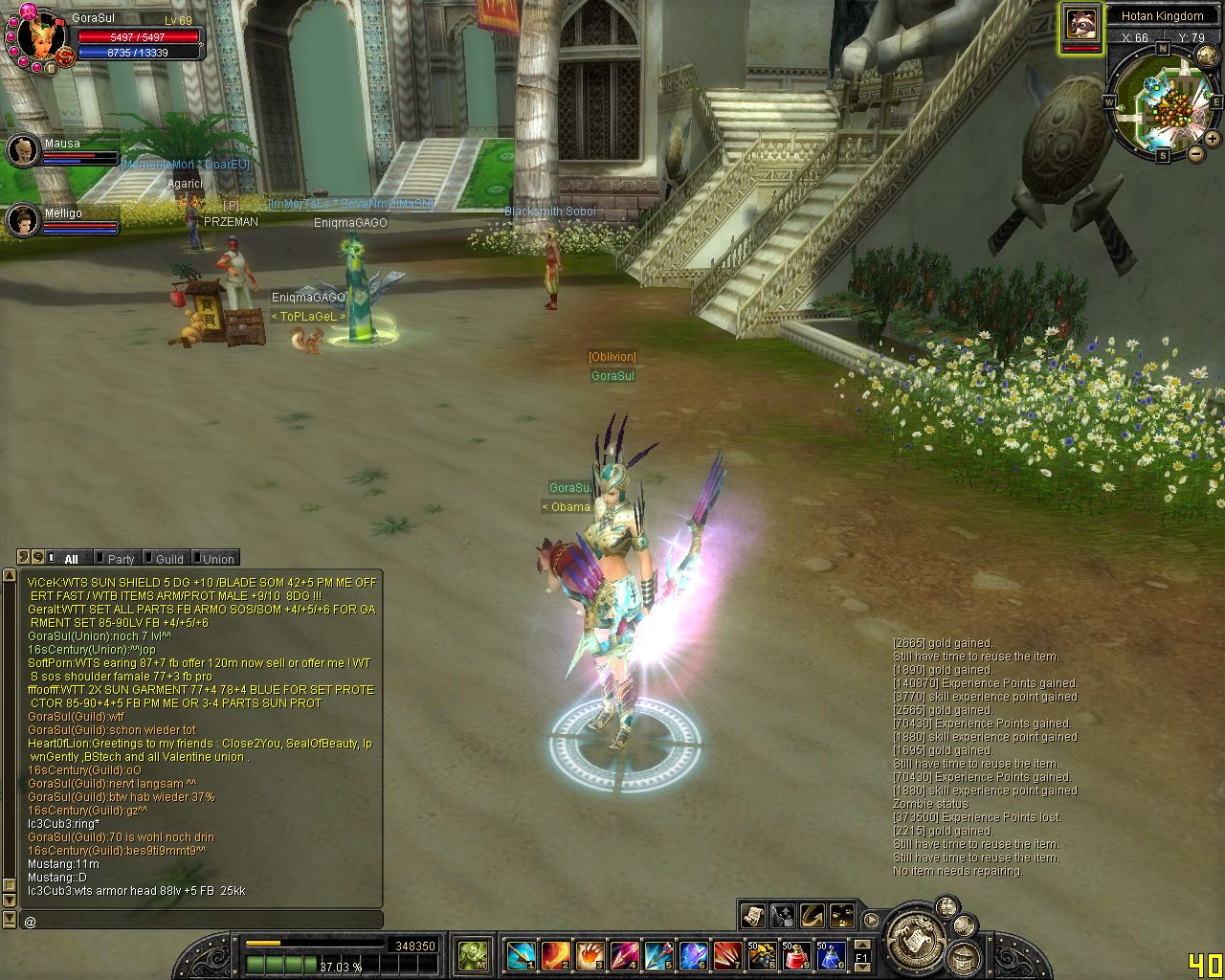Screen dimensions: 1225x980
Task: Select party member Melligo's portrait
Action: coord(23,220)
